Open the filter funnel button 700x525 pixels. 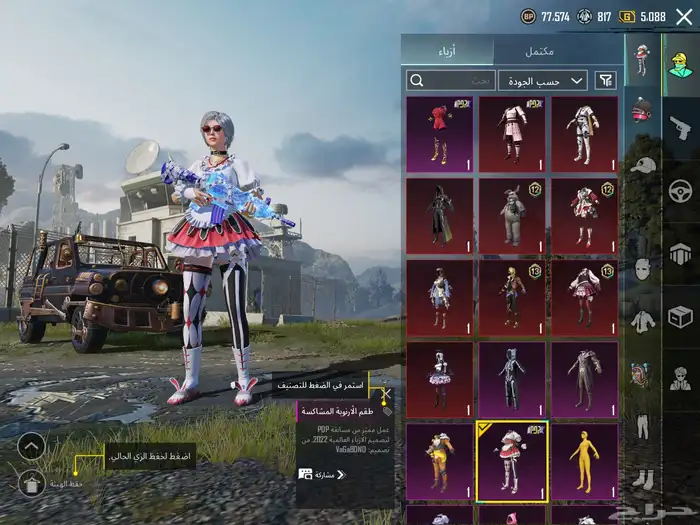[x=605, y=80]
